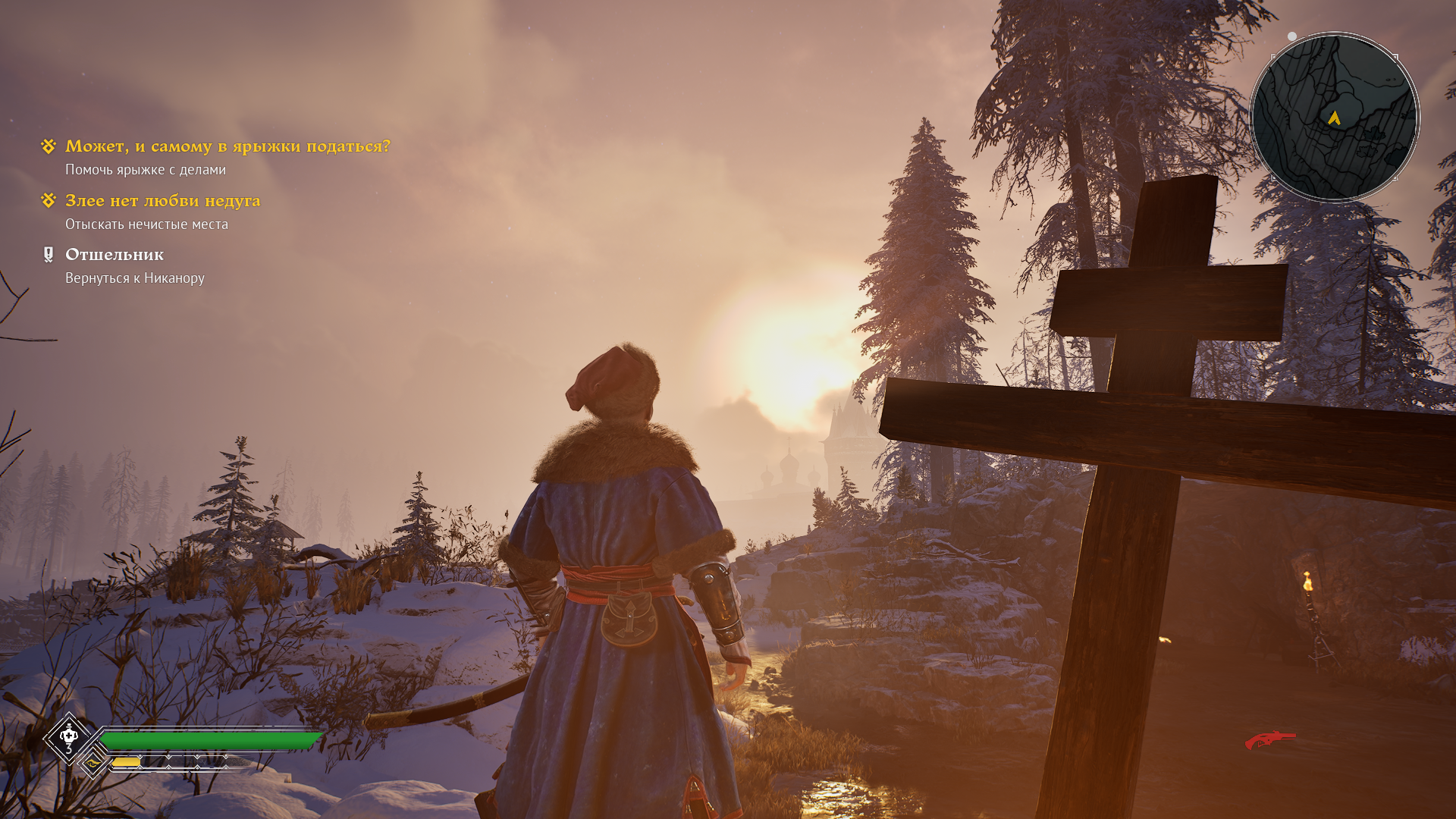Open the circular minimap
Image resolution: width=1456 pixels, height=819 pixels.
(x=1334, y=118)
